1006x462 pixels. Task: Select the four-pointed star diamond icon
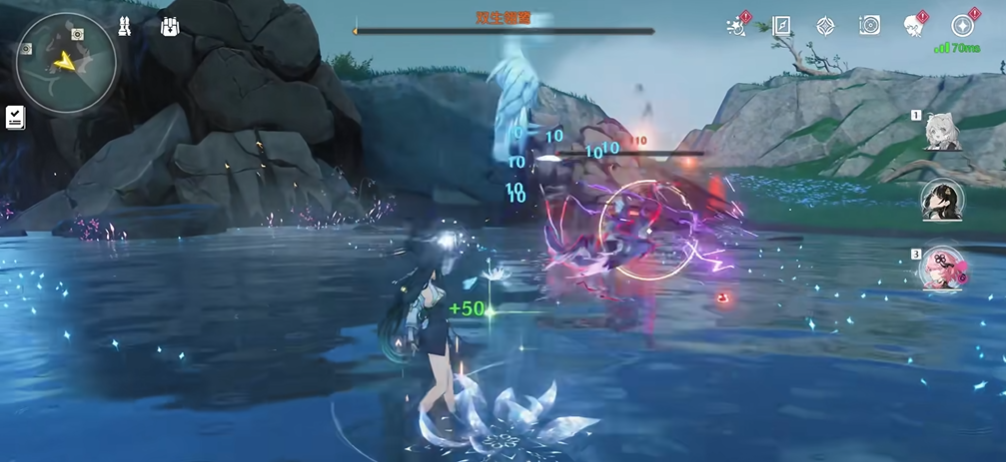pyautogui.click(x=825, y=26)
